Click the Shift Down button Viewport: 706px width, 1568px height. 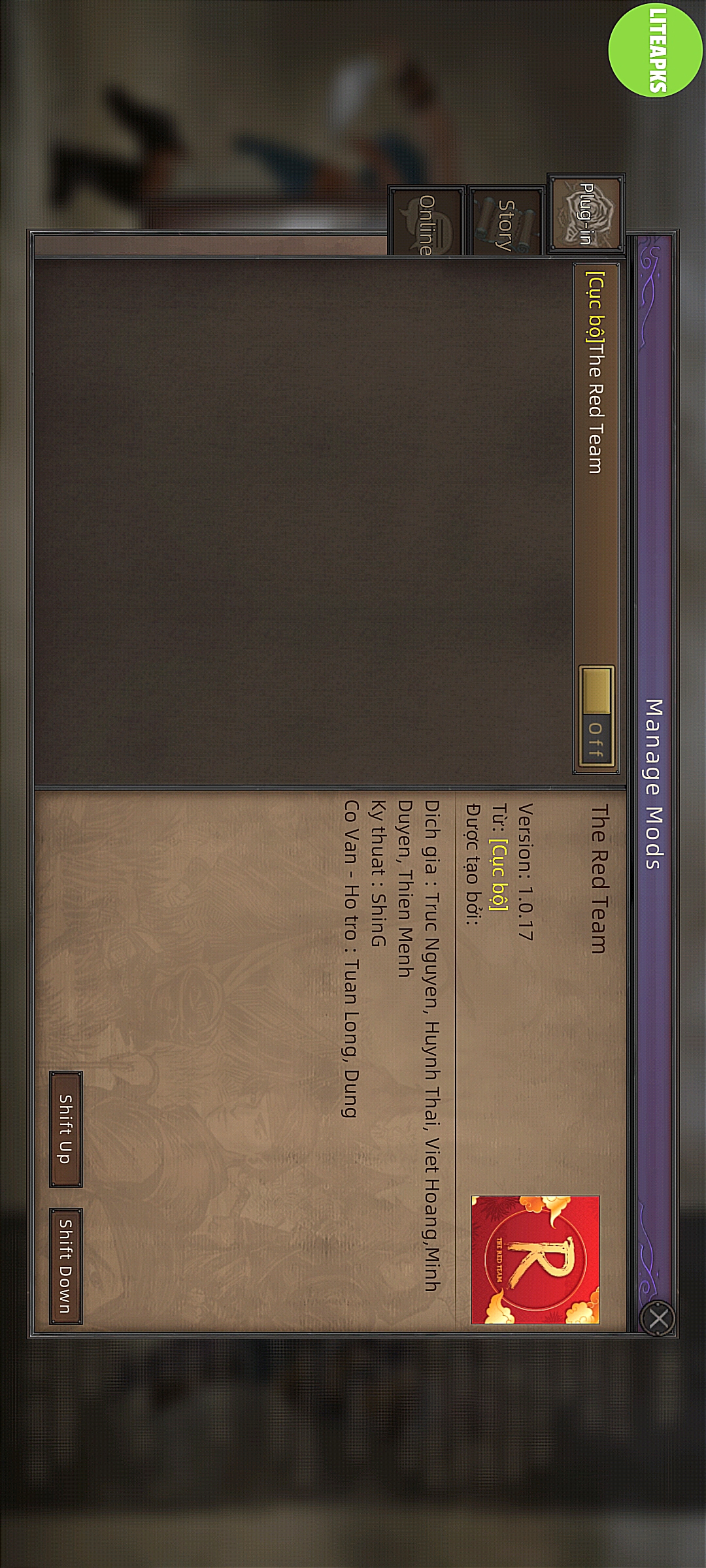coord(66,1266)
